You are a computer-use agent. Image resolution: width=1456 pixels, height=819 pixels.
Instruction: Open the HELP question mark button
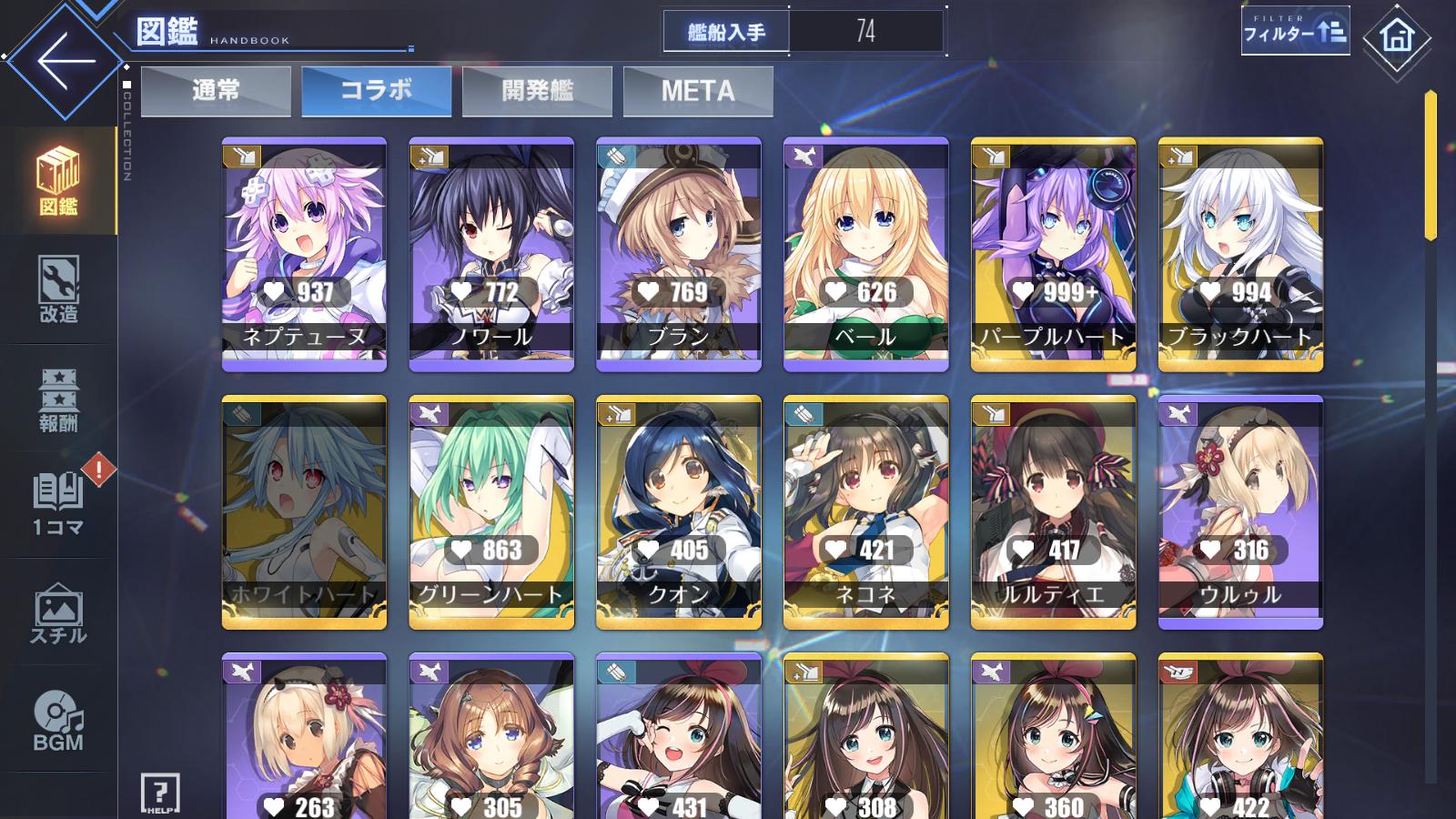pyautogui.click(x=160, y=793)
